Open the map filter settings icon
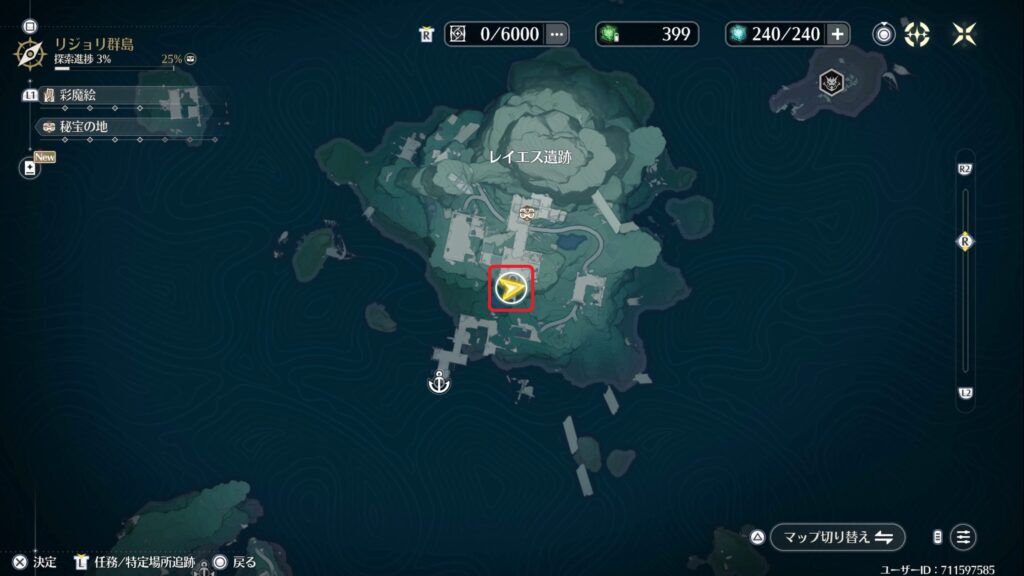Image resolution: width=1024 pixels, height=576 pixels. coord(962,537)
